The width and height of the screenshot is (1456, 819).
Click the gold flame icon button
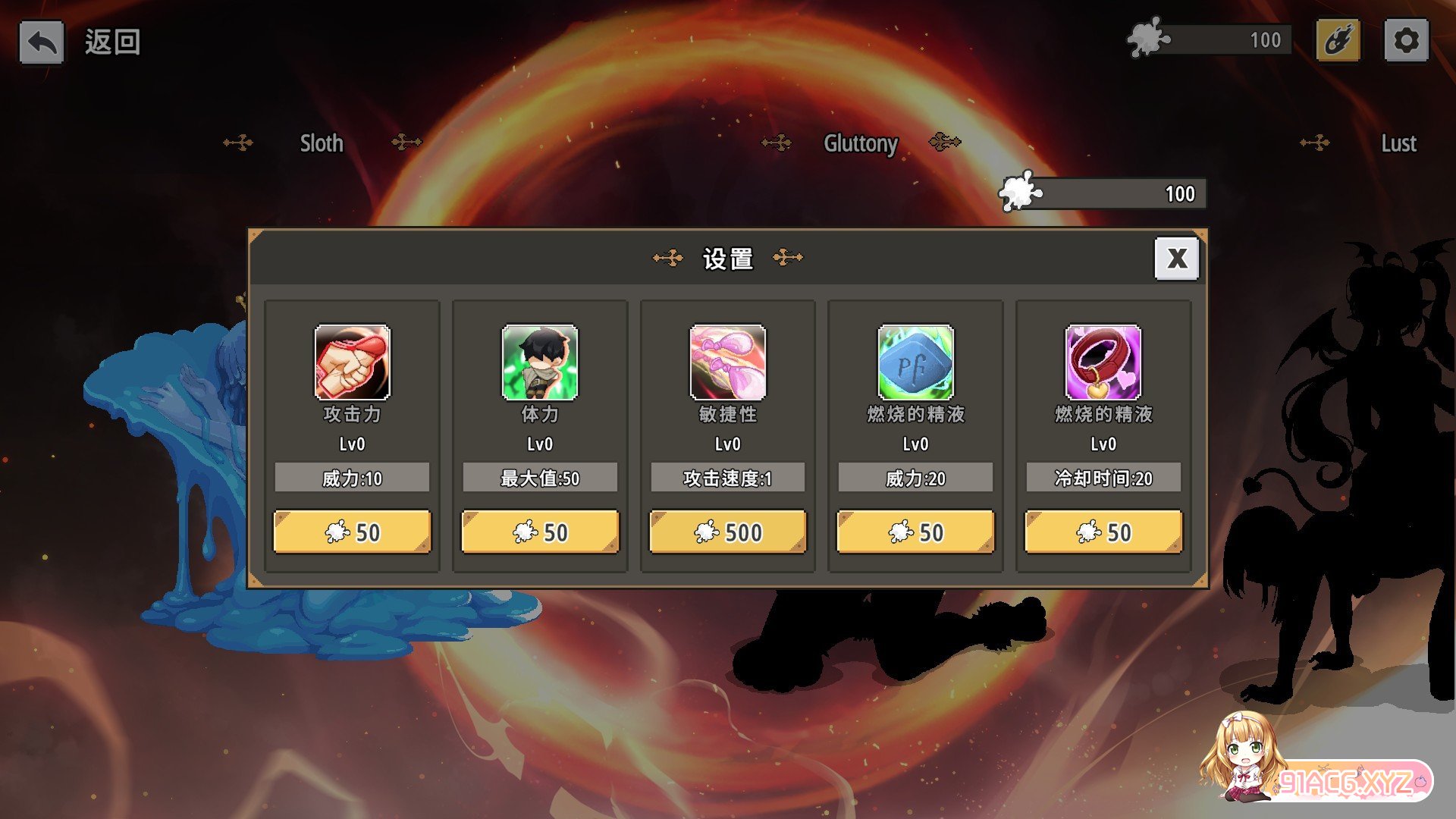click(x=1338, y=40)
